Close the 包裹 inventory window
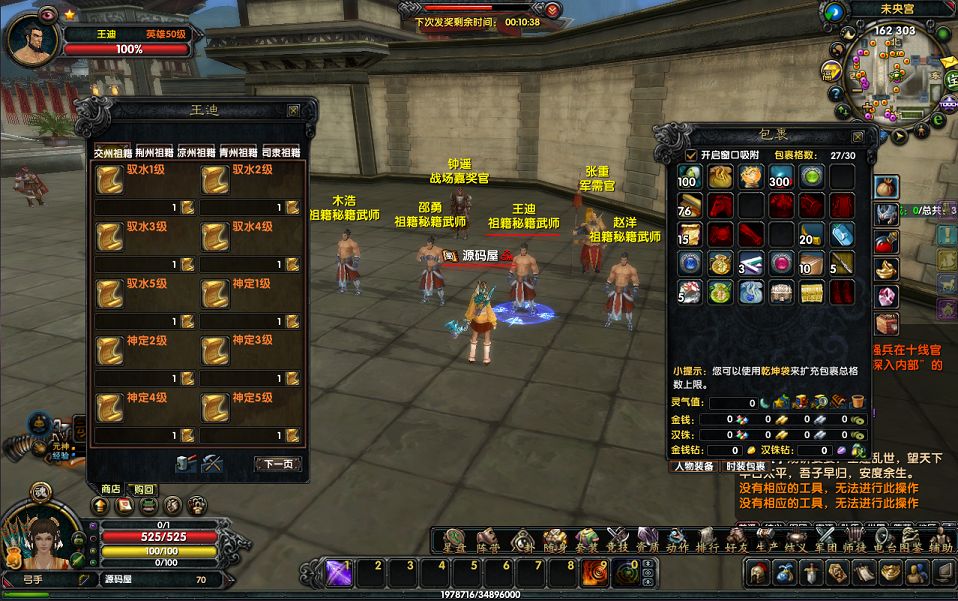The width and height of the screenshot is (958, 601). [x=857, y=136]
